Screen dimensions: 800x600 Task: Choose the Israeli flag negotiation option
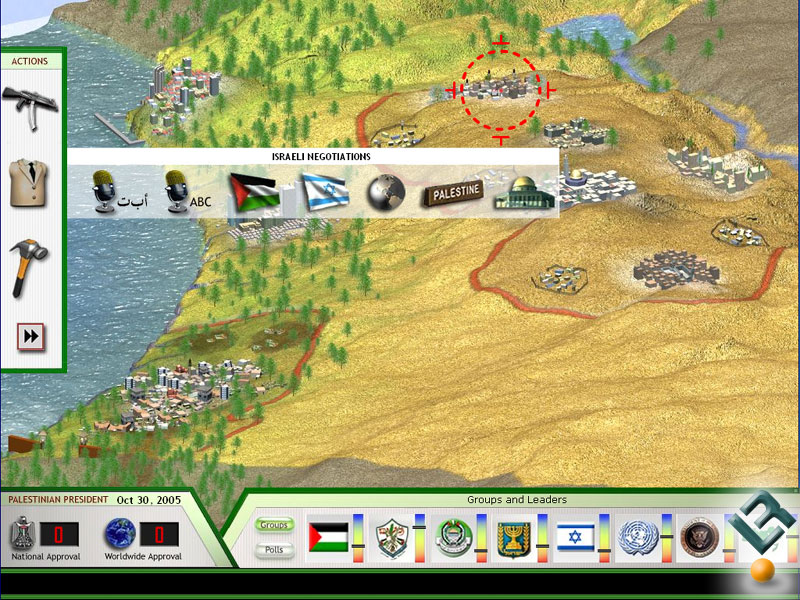pyautogui.click(x=324, y=189)
